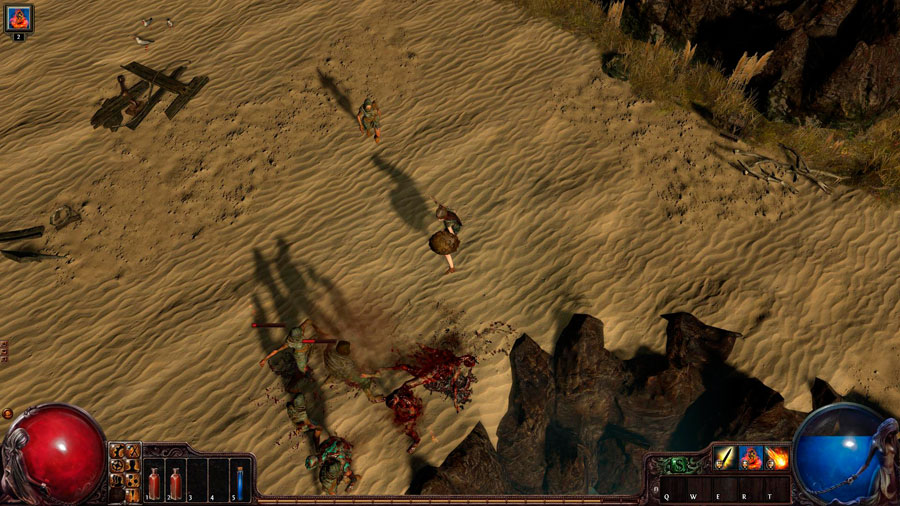Click the small orange button above the health orb
Screen dimensions: 900x506
(x=7, y=413)
